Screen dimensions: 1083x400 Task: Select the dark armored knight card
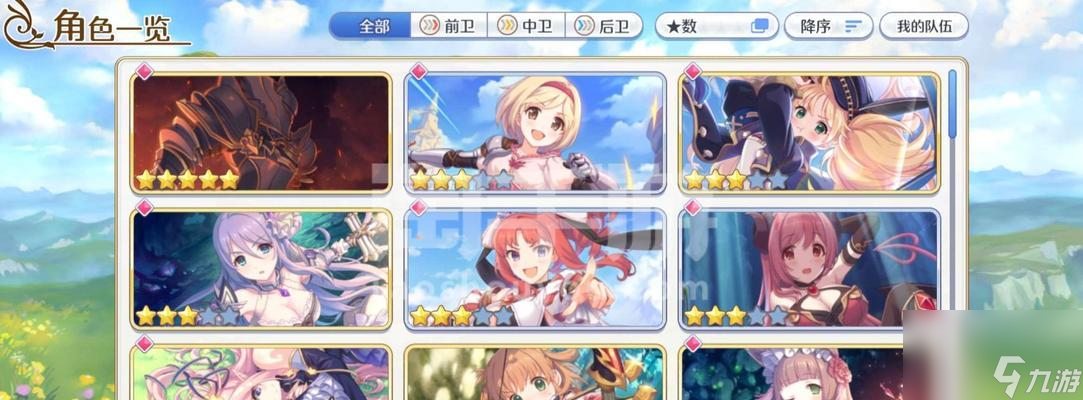click(260, 132)
